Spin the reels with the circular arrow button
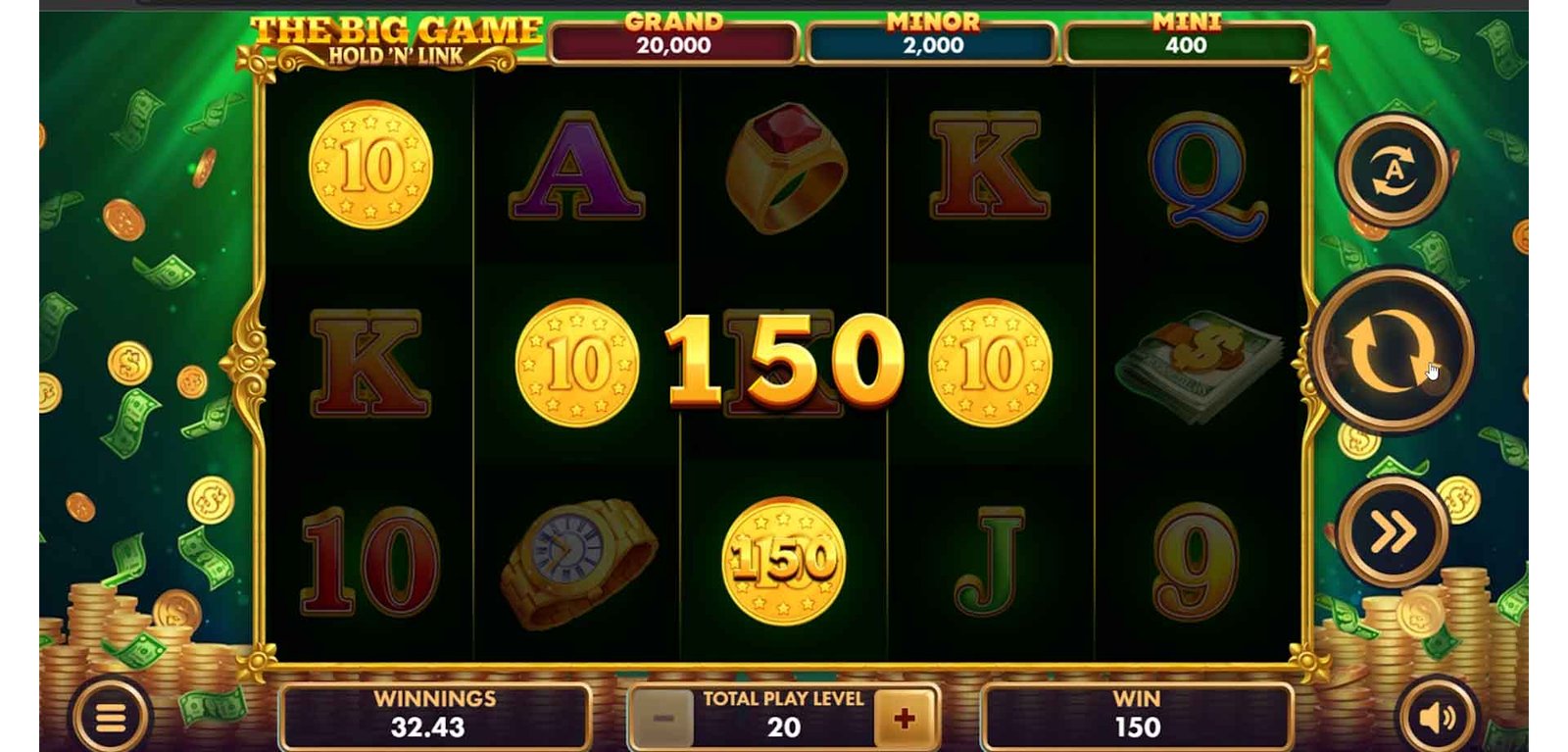Screen dimensions: 1568x752 pyautogui.click(x=1392, y=350)
